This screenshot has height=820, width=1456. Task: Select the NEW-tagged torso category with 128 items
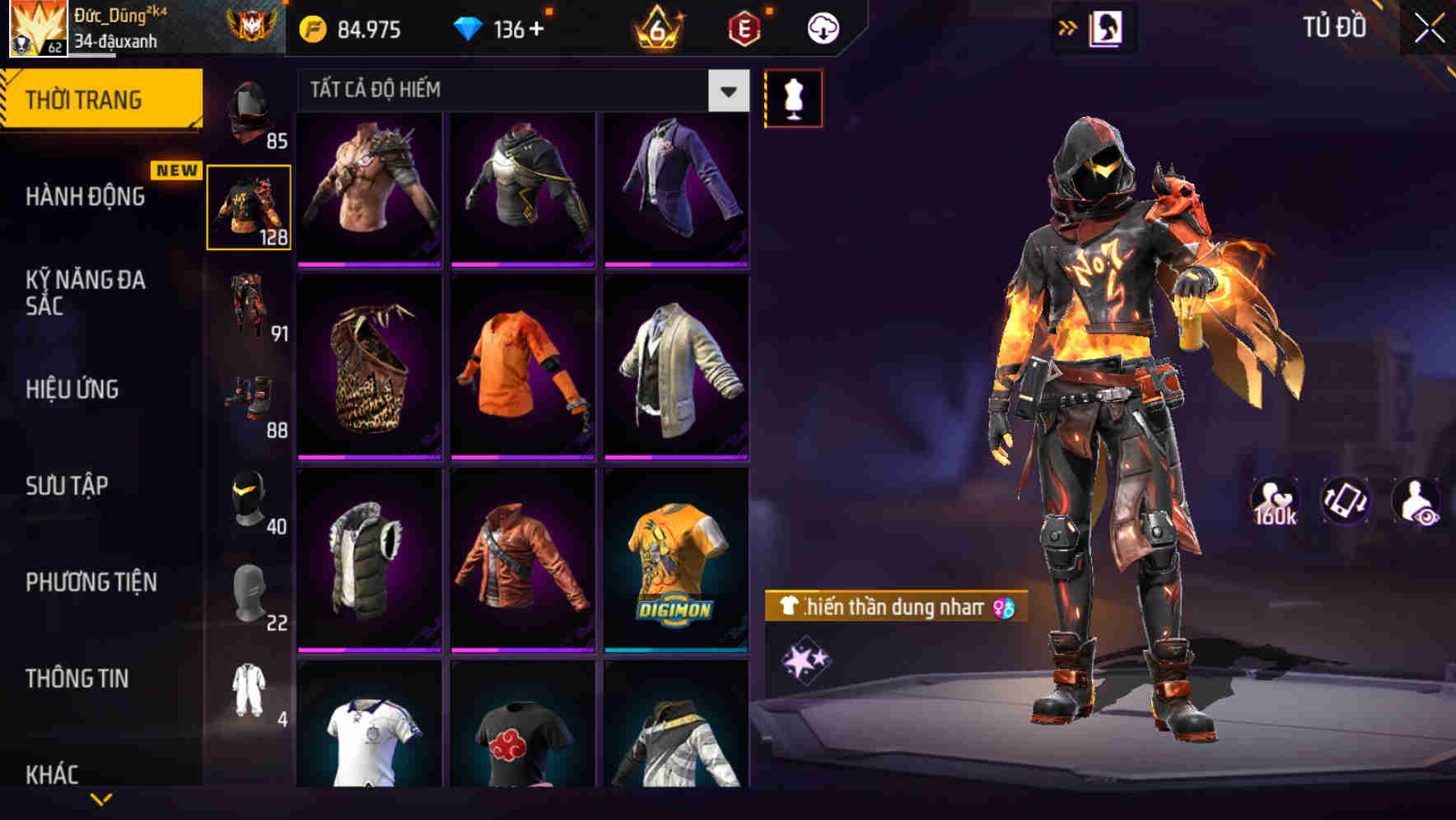tap(250, 206)
